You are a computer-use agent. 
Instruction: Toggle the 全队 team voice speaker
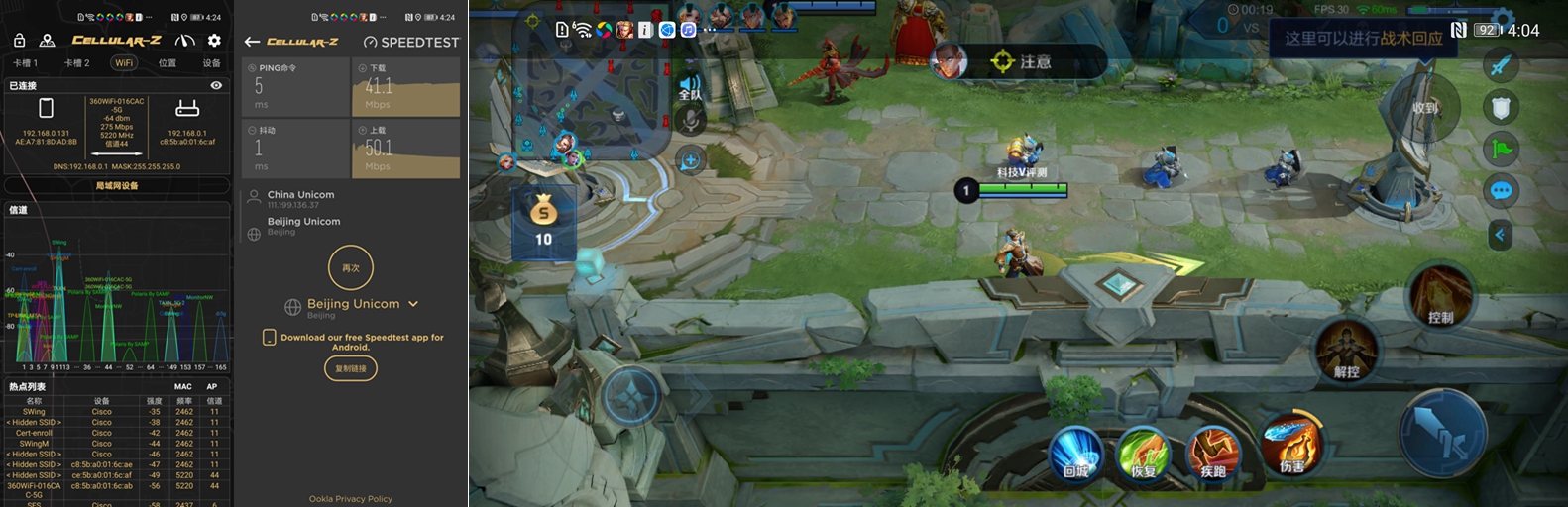690,87
